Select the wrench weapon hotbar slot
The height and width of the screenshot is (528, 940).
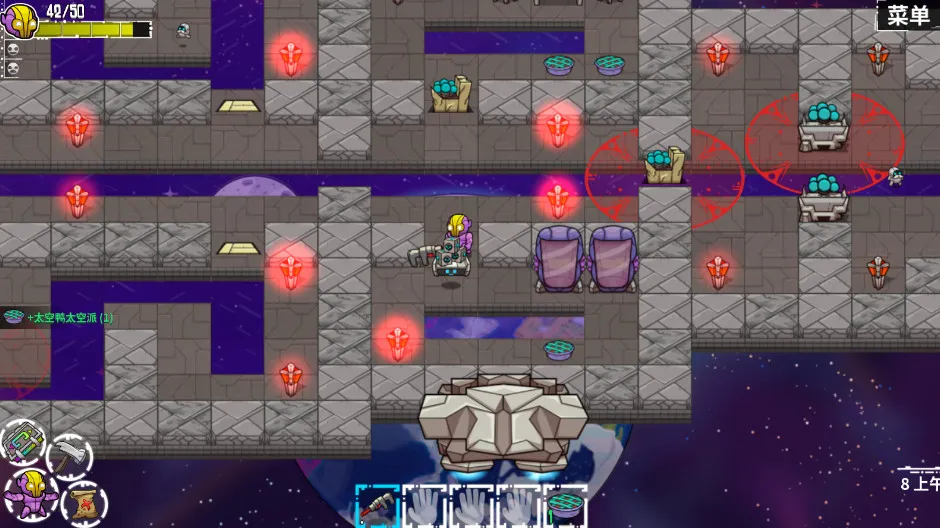[377, 505]
